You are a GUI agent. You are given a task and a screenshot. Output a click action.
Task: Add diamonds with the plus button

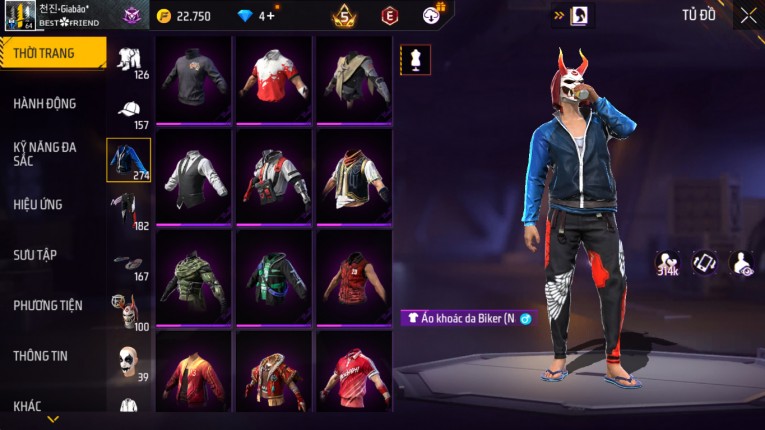tap(270, 16)
